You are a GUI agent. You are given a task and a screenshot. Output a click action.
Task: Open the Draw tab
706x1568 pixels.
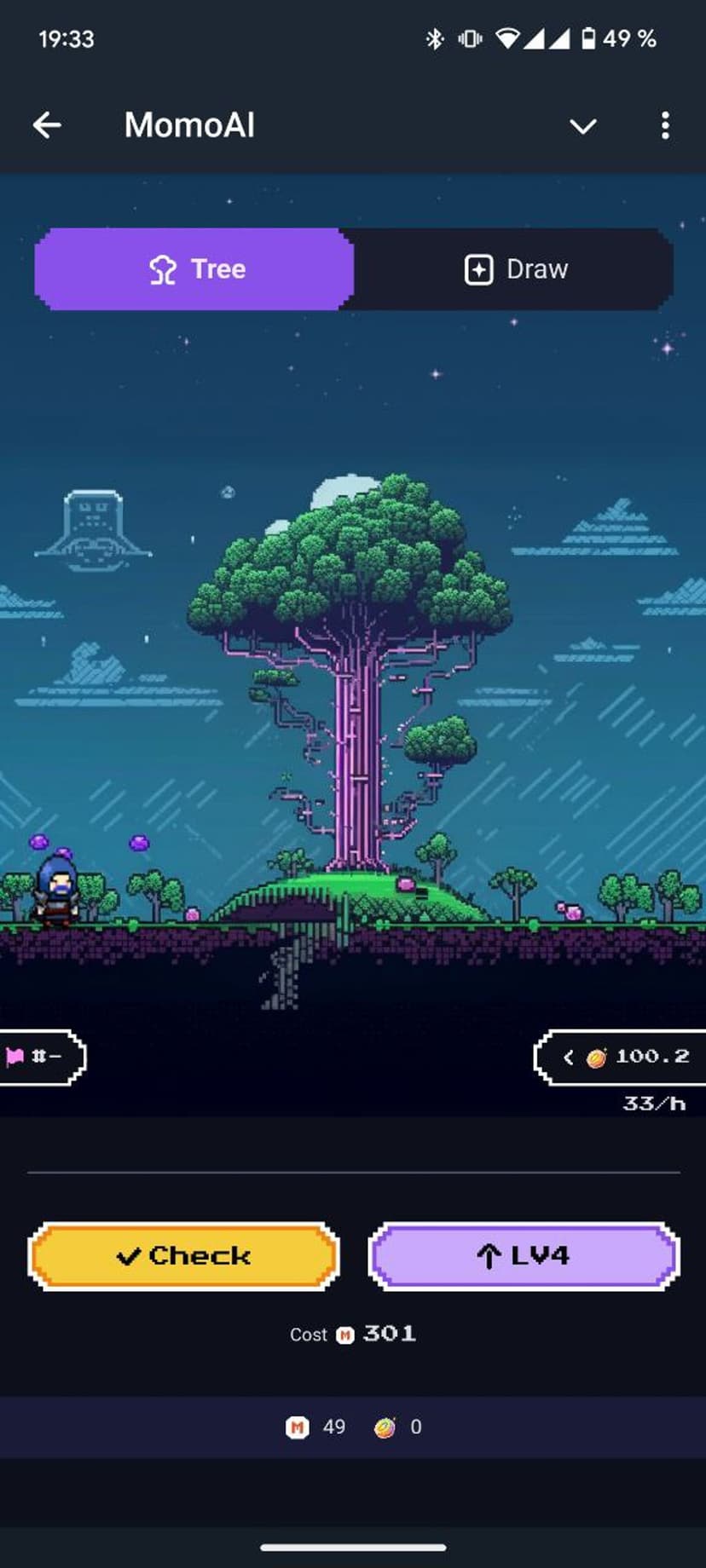(x=514, y=269)
